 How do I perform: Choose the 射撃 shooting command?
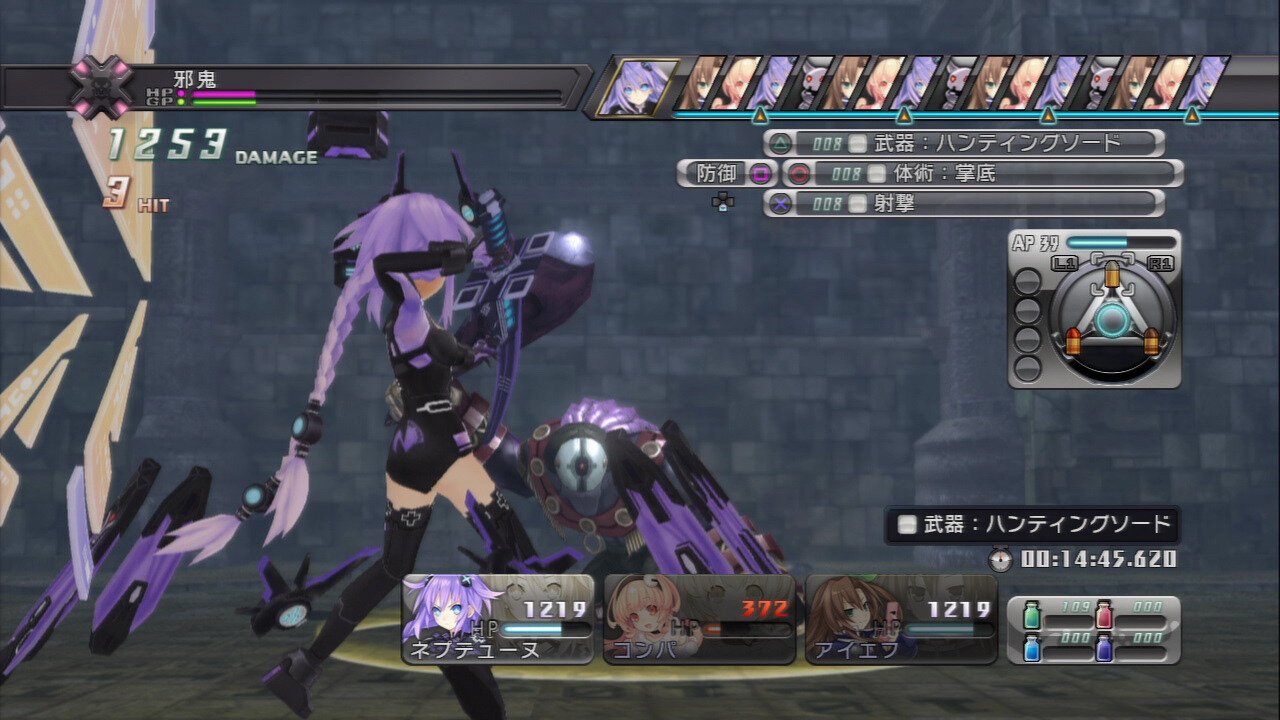click(x=964, y=203)
